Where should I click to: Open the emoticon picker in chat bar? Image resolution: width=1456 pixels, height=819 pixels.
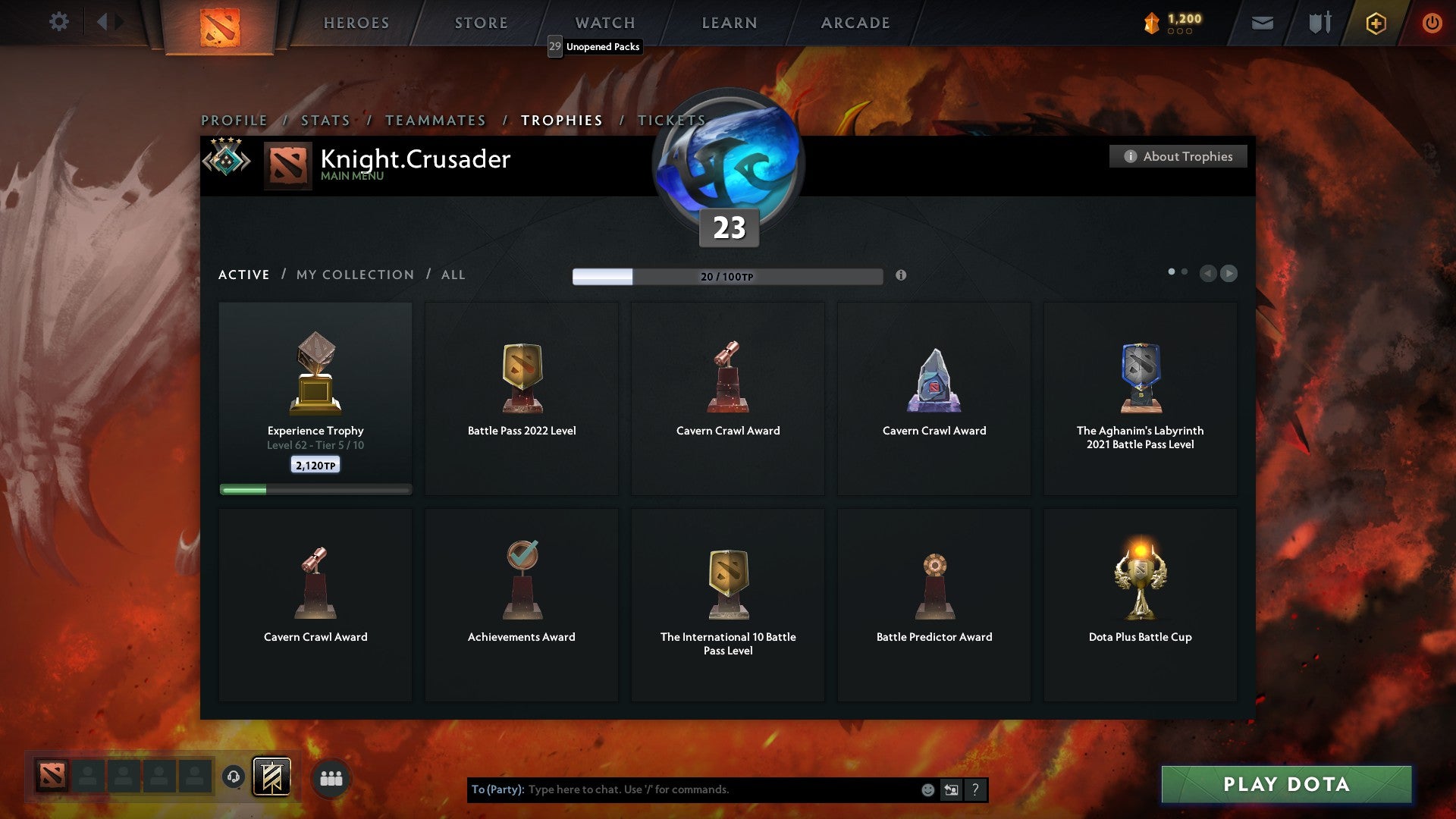pos(927,789)
